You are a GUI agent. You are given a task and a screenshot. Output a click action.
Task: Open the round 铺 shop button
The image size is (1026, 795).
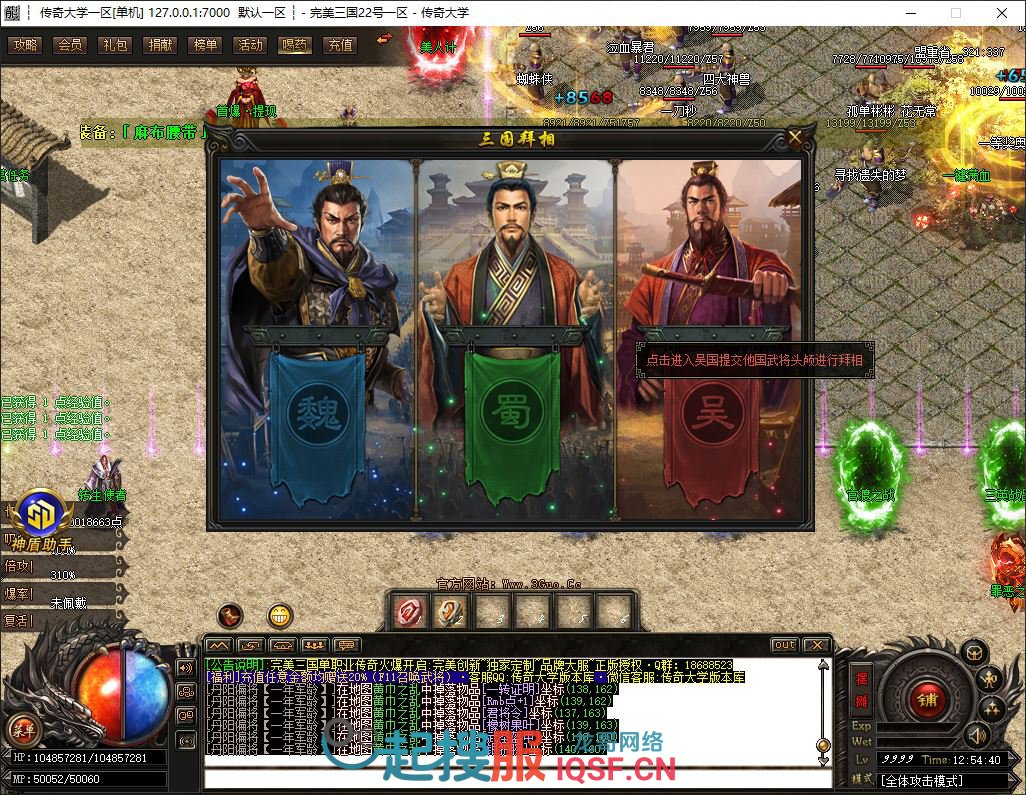point(927,694)
